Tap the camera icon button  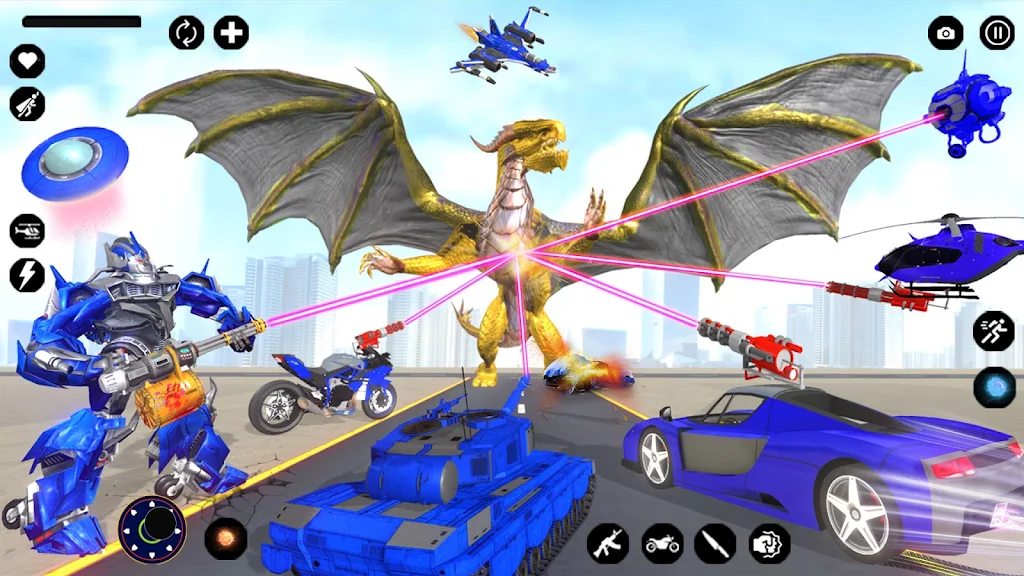click(x=945, y=33)
